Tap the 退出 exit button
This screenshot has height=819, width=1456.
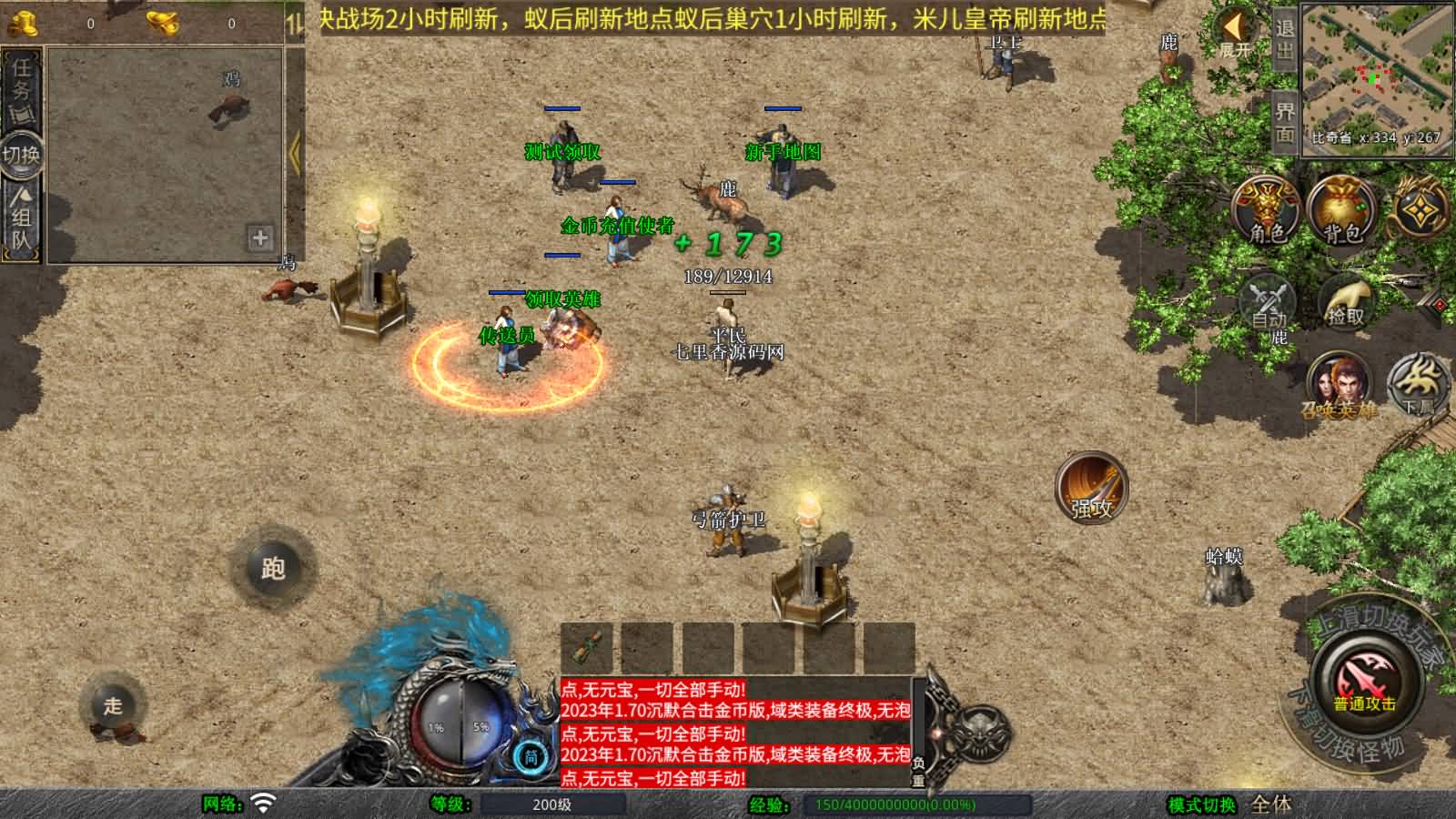coord(1284,39)
